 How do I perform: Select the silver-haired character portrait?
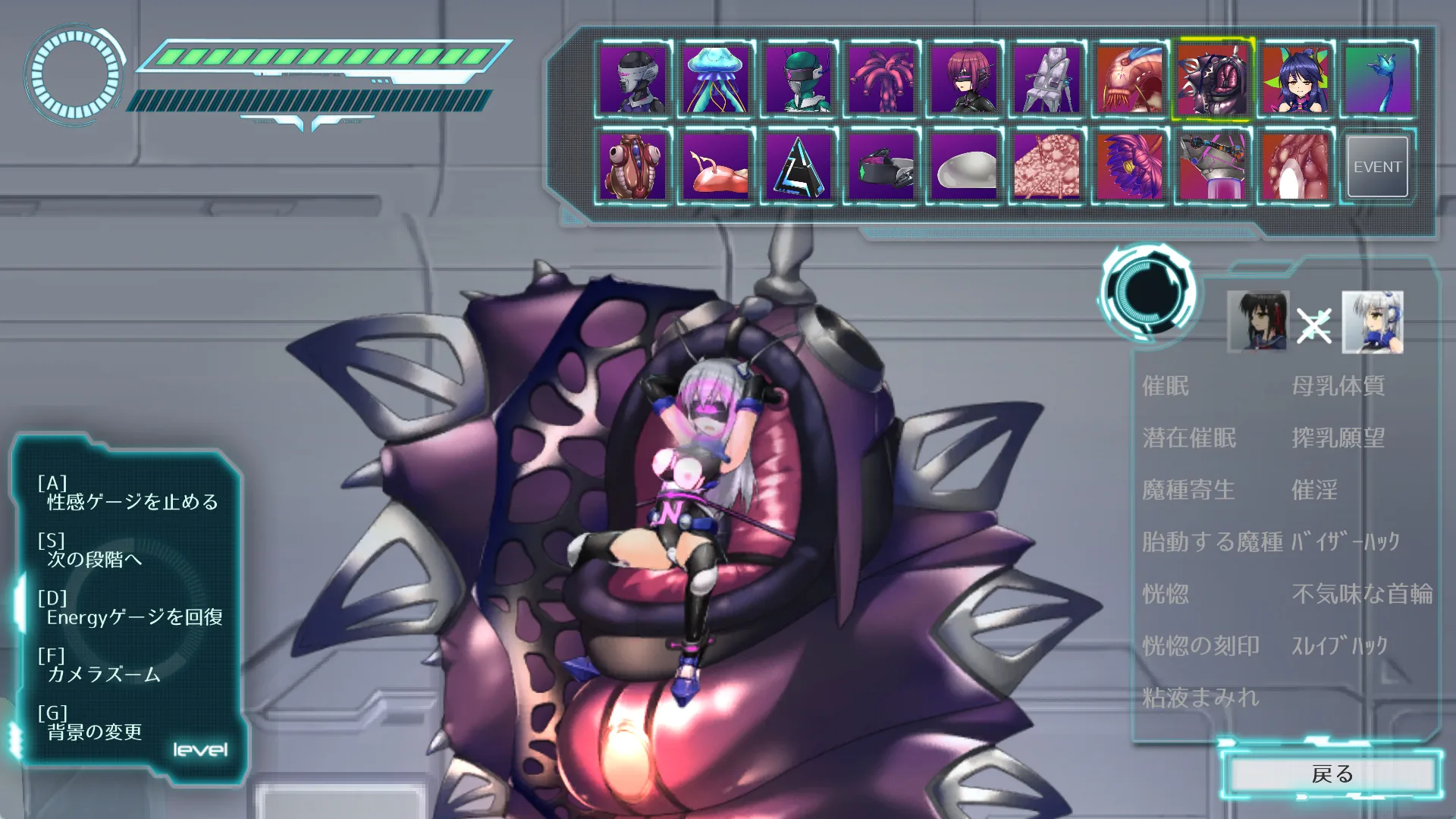(x=1373, y=322)
